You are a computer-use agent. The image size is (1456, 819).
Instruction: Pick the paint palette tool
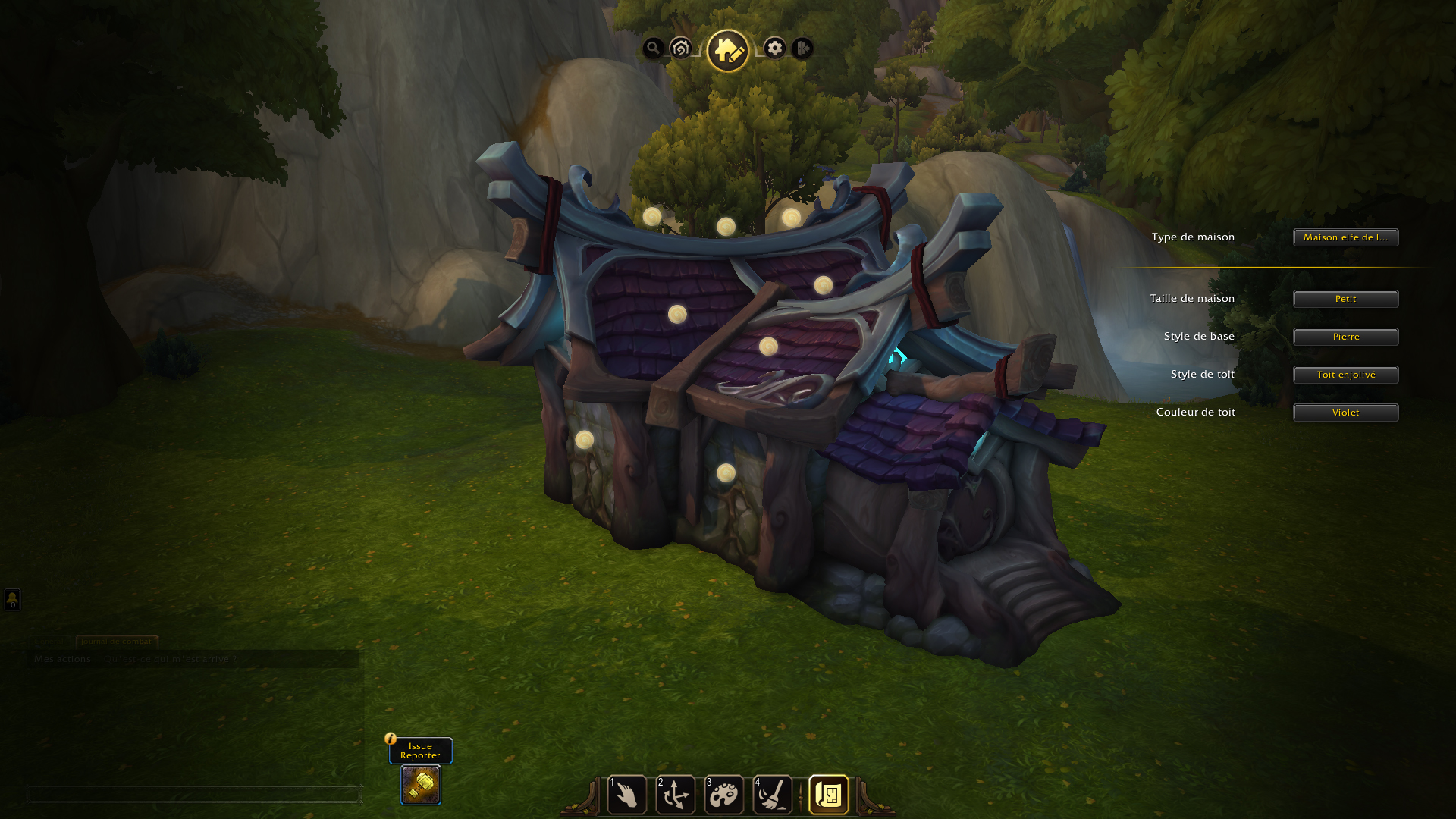click(x=724, y=795)
